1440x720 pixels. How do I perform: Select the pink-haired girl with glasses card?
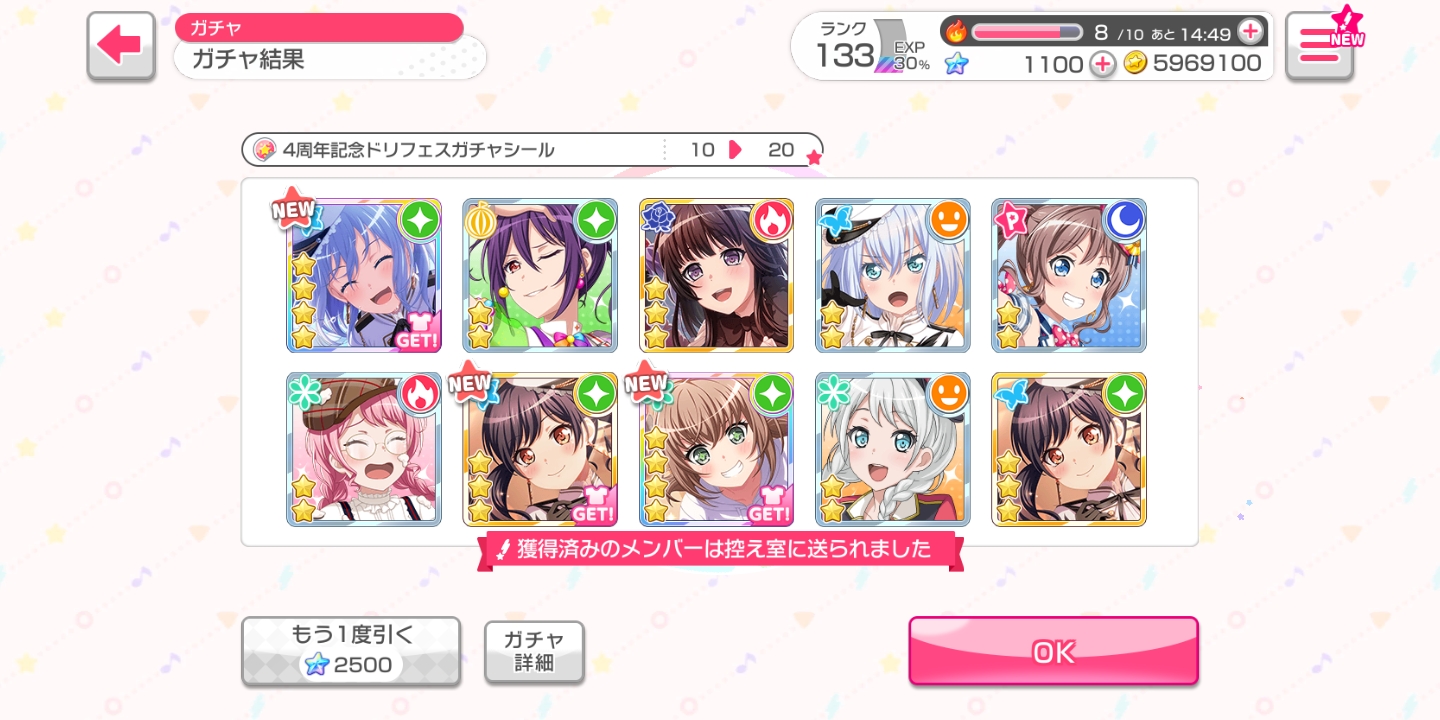[x=364, y=450]
